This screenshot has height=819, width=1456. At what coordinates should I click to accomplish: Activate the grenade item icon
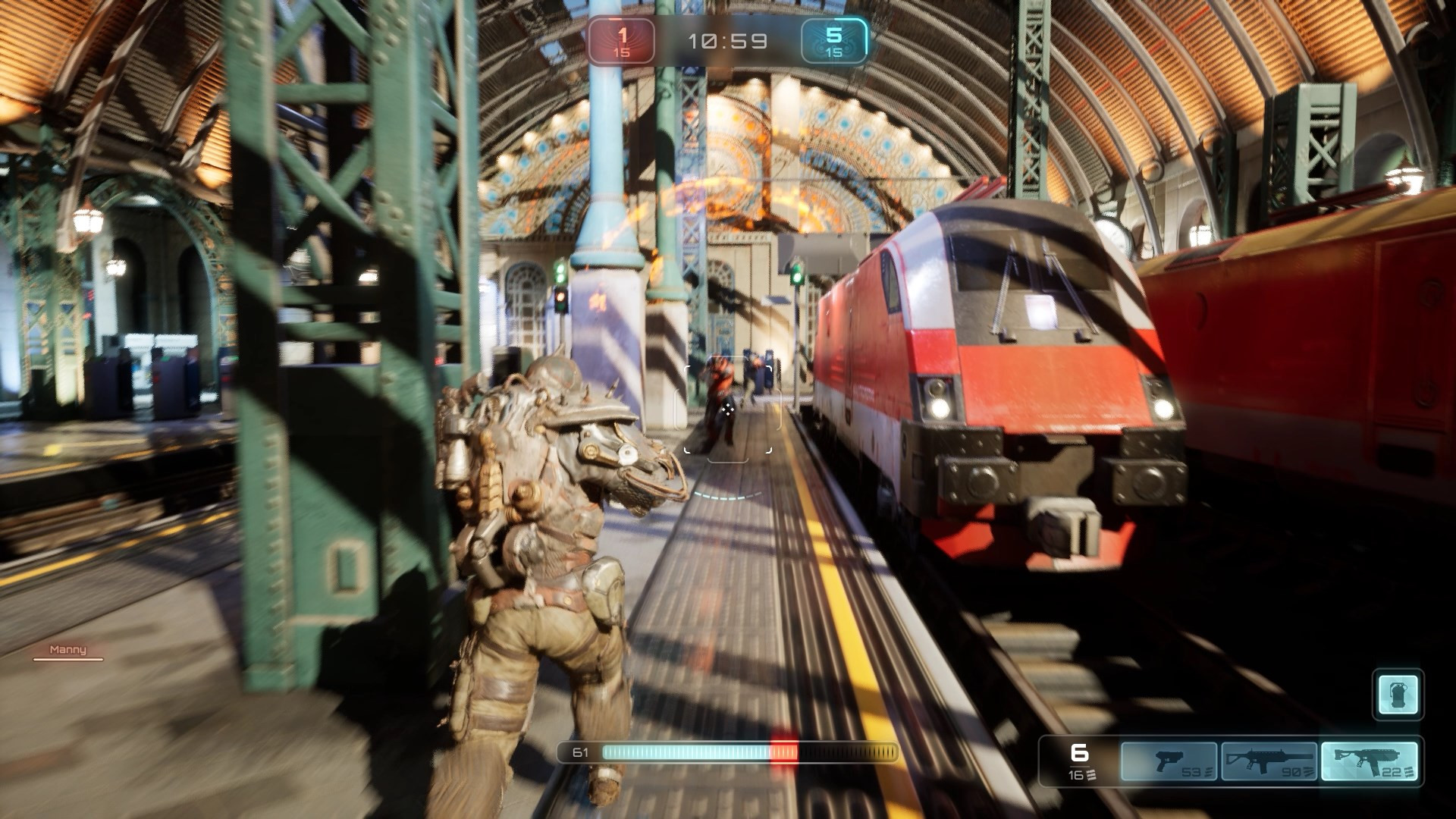click(x=1398, y=694)
